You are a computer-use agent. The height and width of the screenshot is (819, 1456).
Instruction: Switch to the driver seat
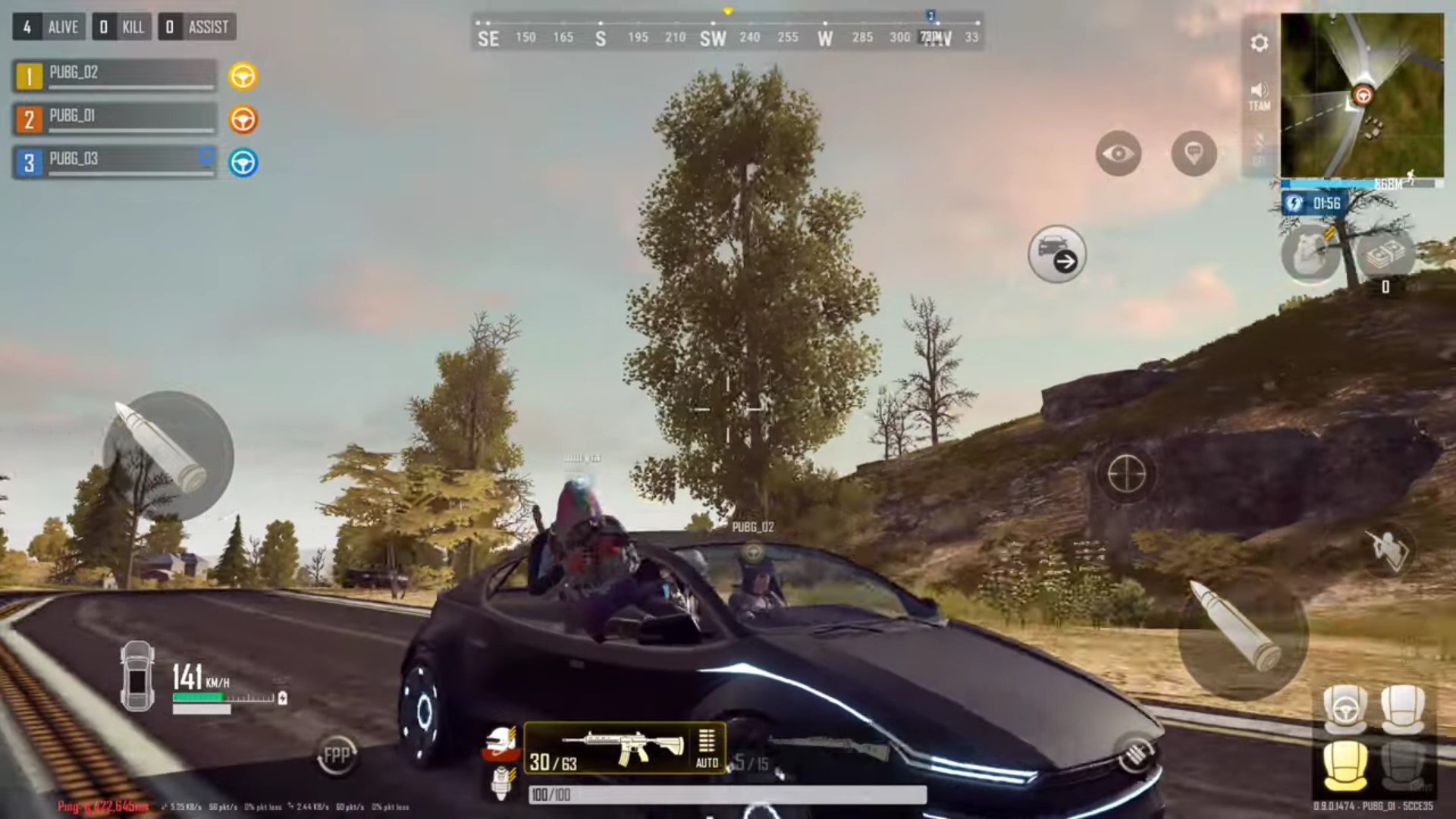click(x=1345, y=709)
